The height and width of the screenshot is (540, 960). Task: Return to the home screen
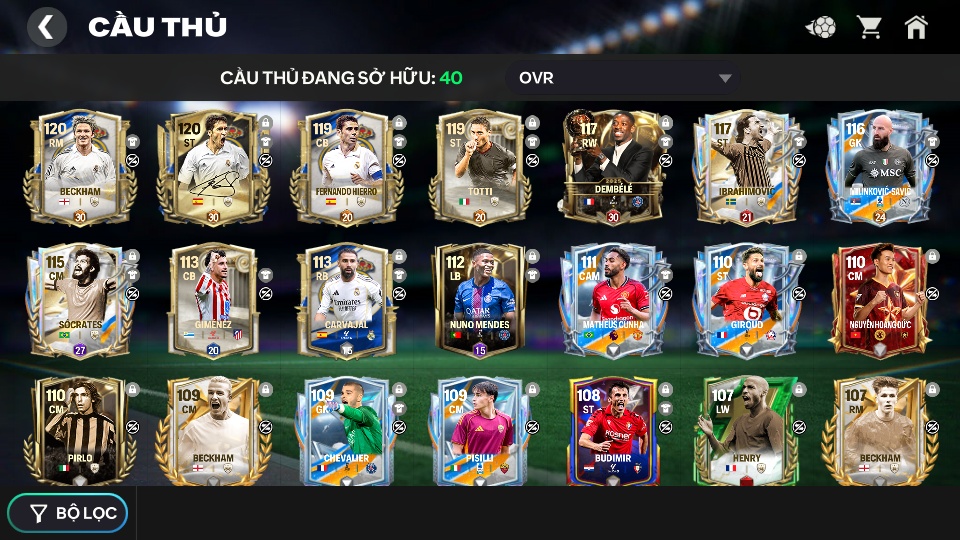916,27
